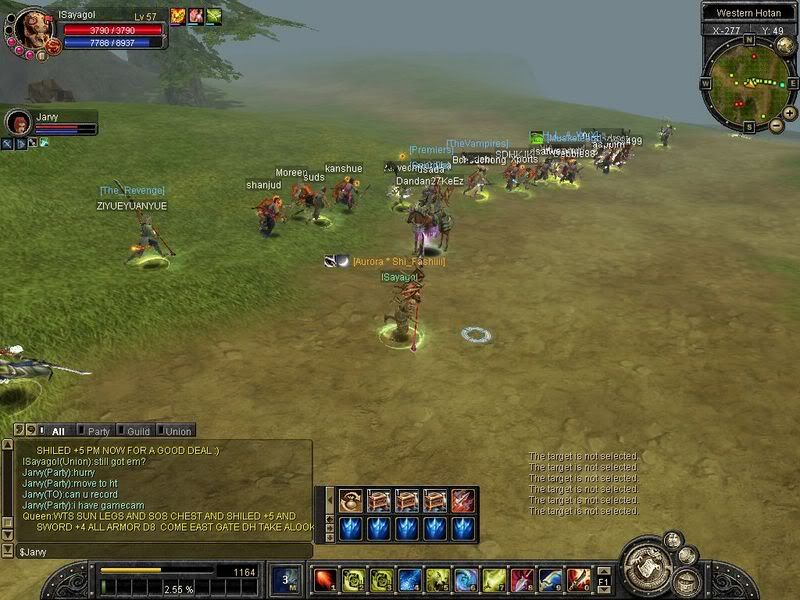Zoom out the minimap with minus button
This screenshot has height=600, width=800.
tap(777, 126)
